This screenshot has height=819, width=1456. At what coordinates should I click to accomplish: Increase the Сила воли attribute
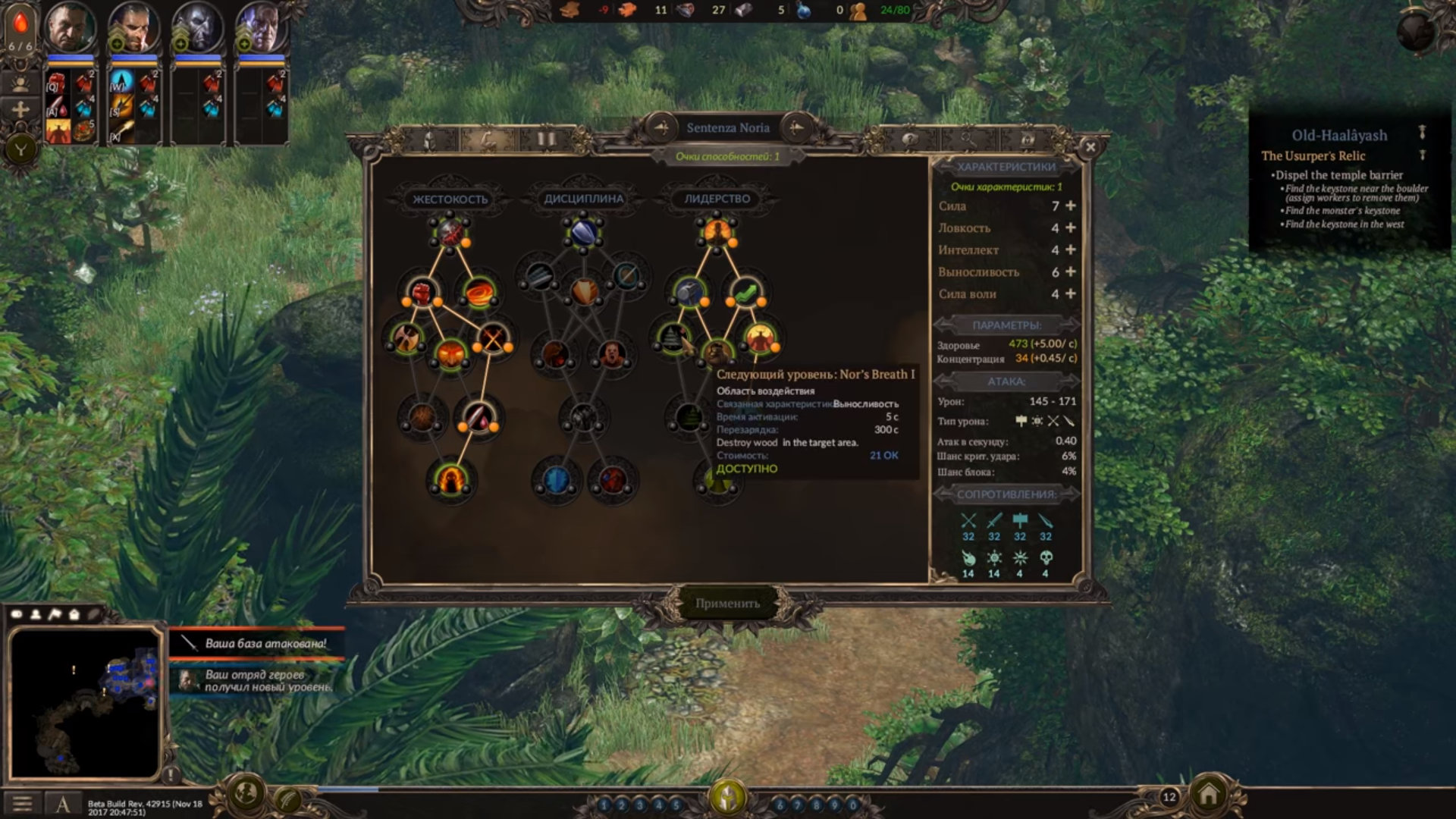[1071, 293]
